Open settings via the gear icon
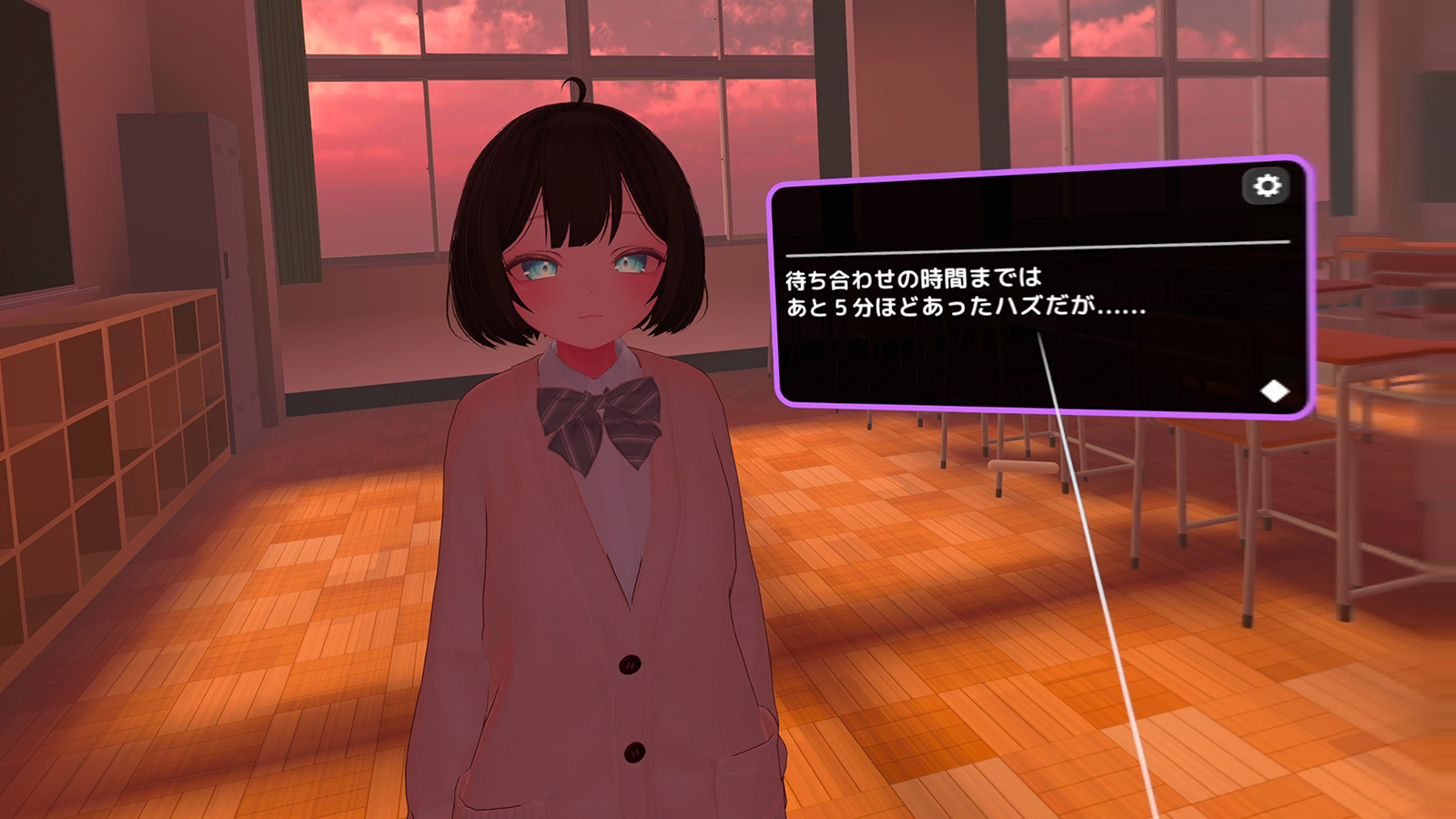The width and height of the screenshot is (1456, 819). pyautogui.click(x=1267, y=186)
